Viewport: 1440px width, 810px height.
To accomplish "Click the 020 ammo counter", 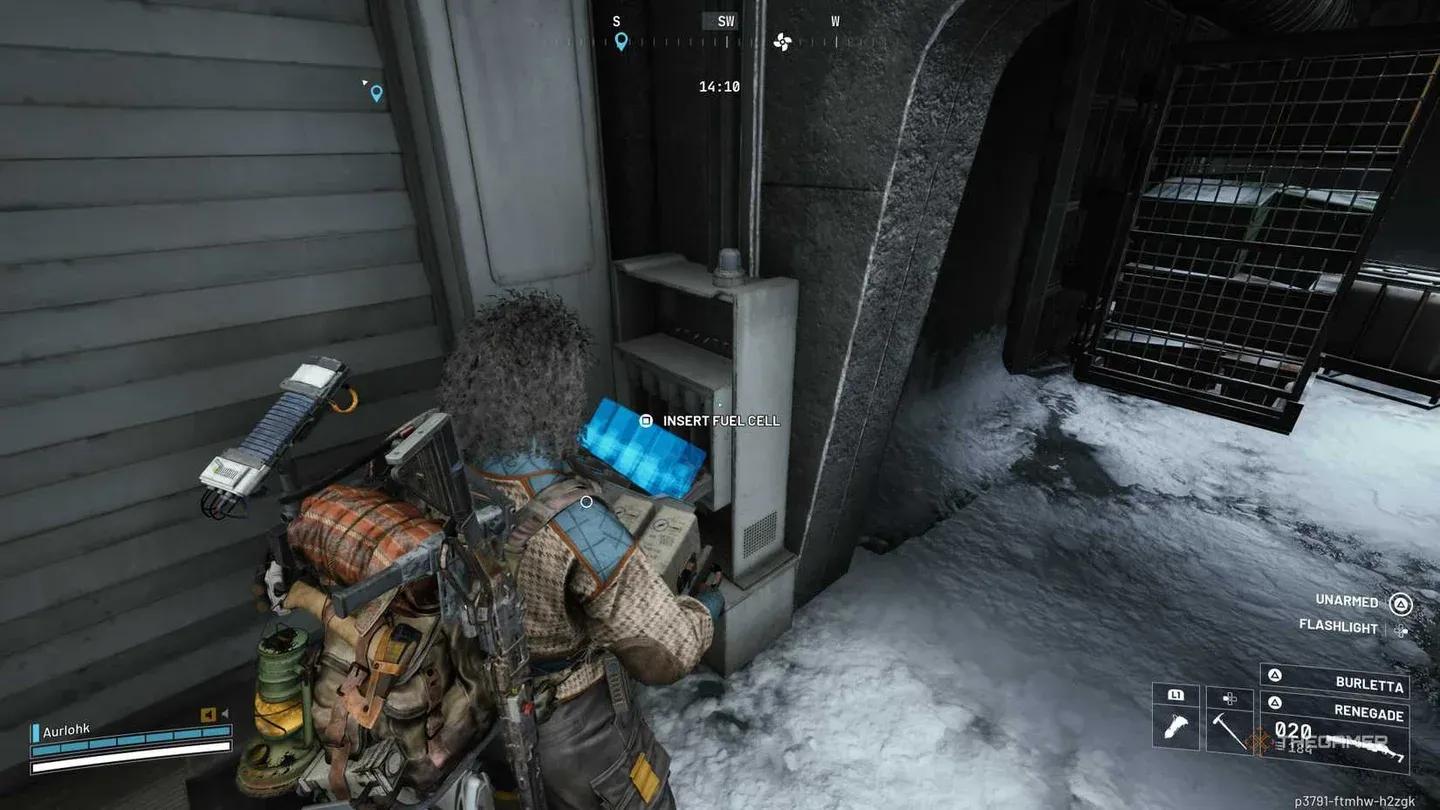I will [1291, 729].
